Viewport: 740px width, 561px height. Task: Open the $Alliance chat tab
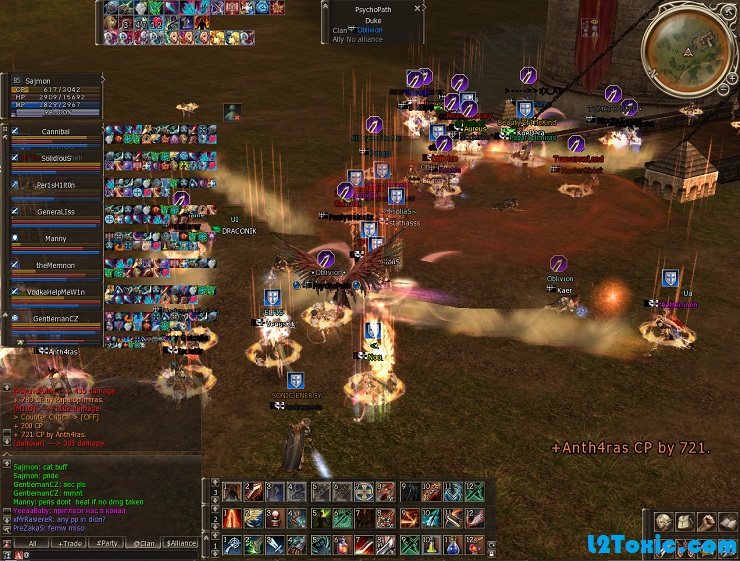pyautogui.click(x=181, y=543)
